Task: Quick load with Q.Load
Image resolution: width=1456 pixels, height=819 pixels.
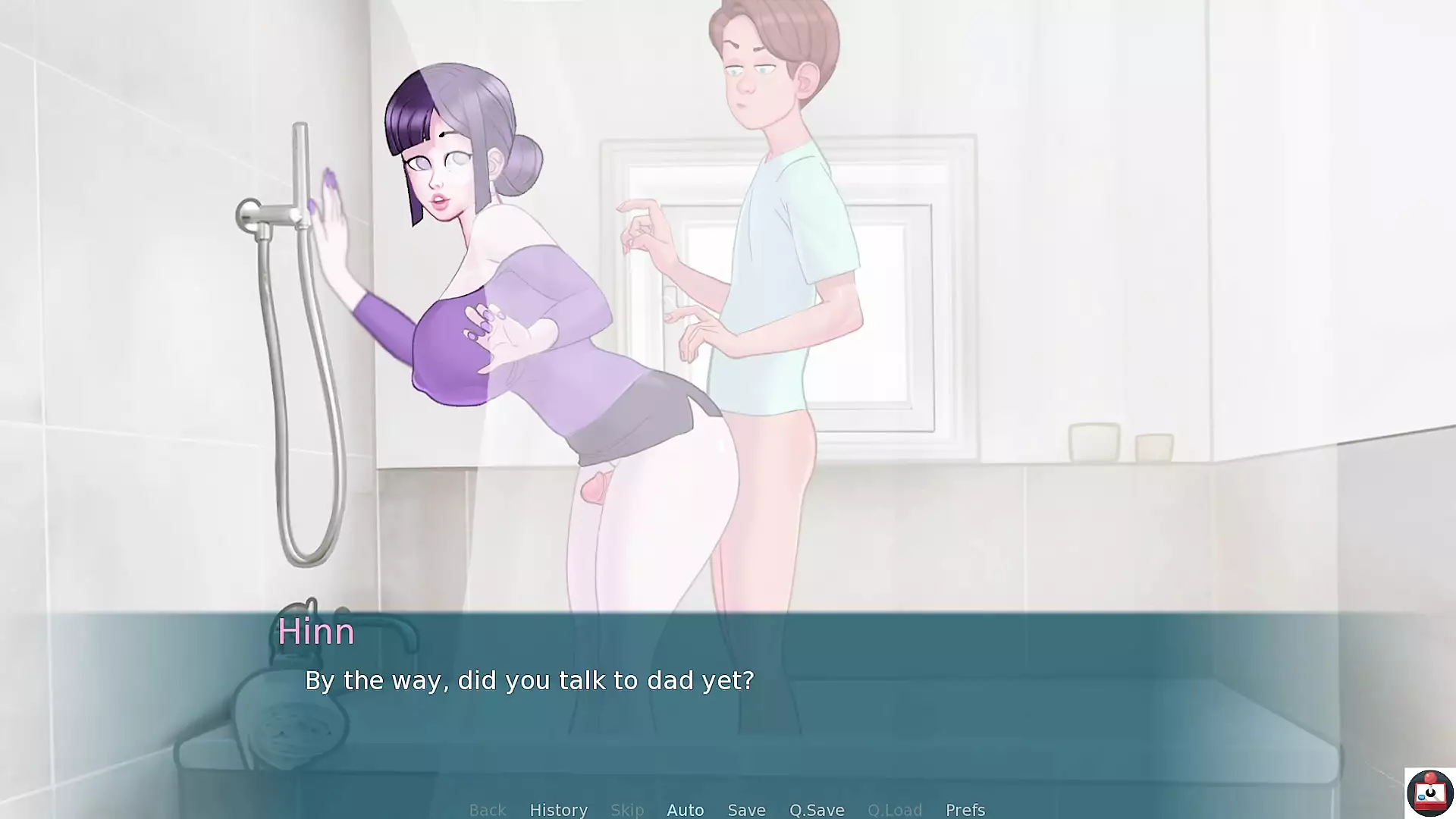Action: click(894, 809)
